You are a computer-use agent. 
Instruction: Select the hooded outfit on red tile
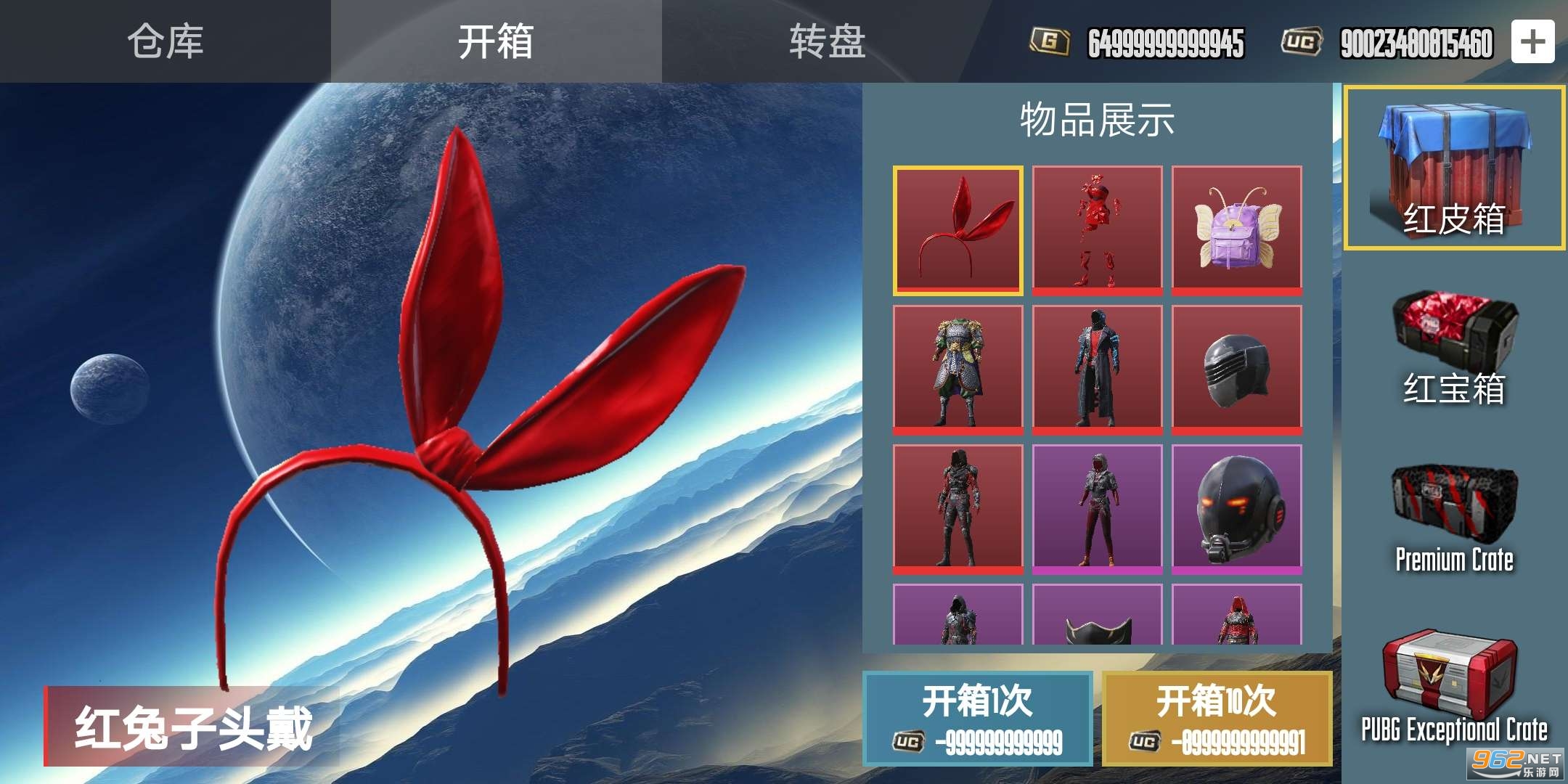[957, 509]
